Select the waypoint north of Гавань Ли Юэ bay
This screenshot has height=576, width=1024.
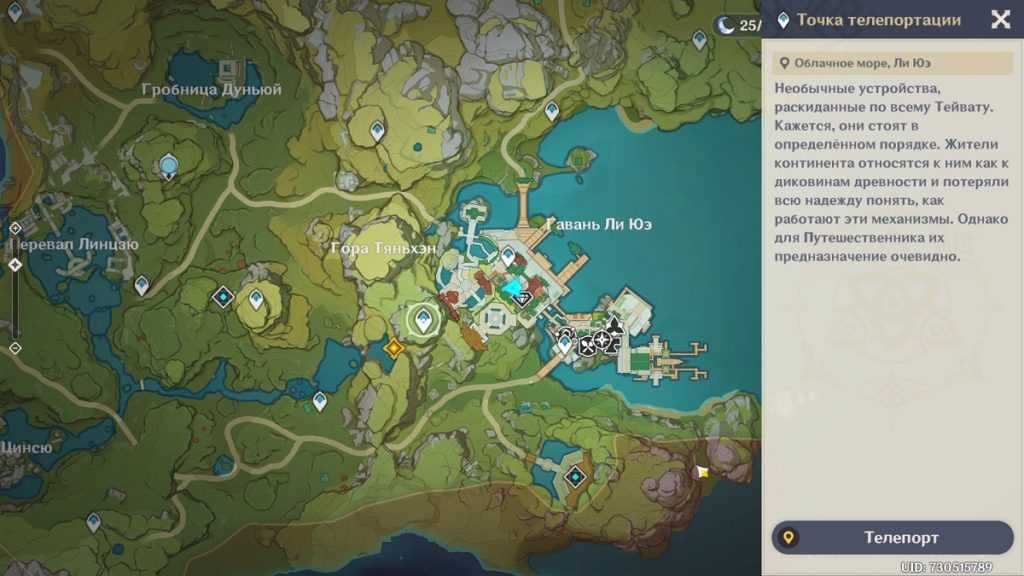(x=551, y=110)
